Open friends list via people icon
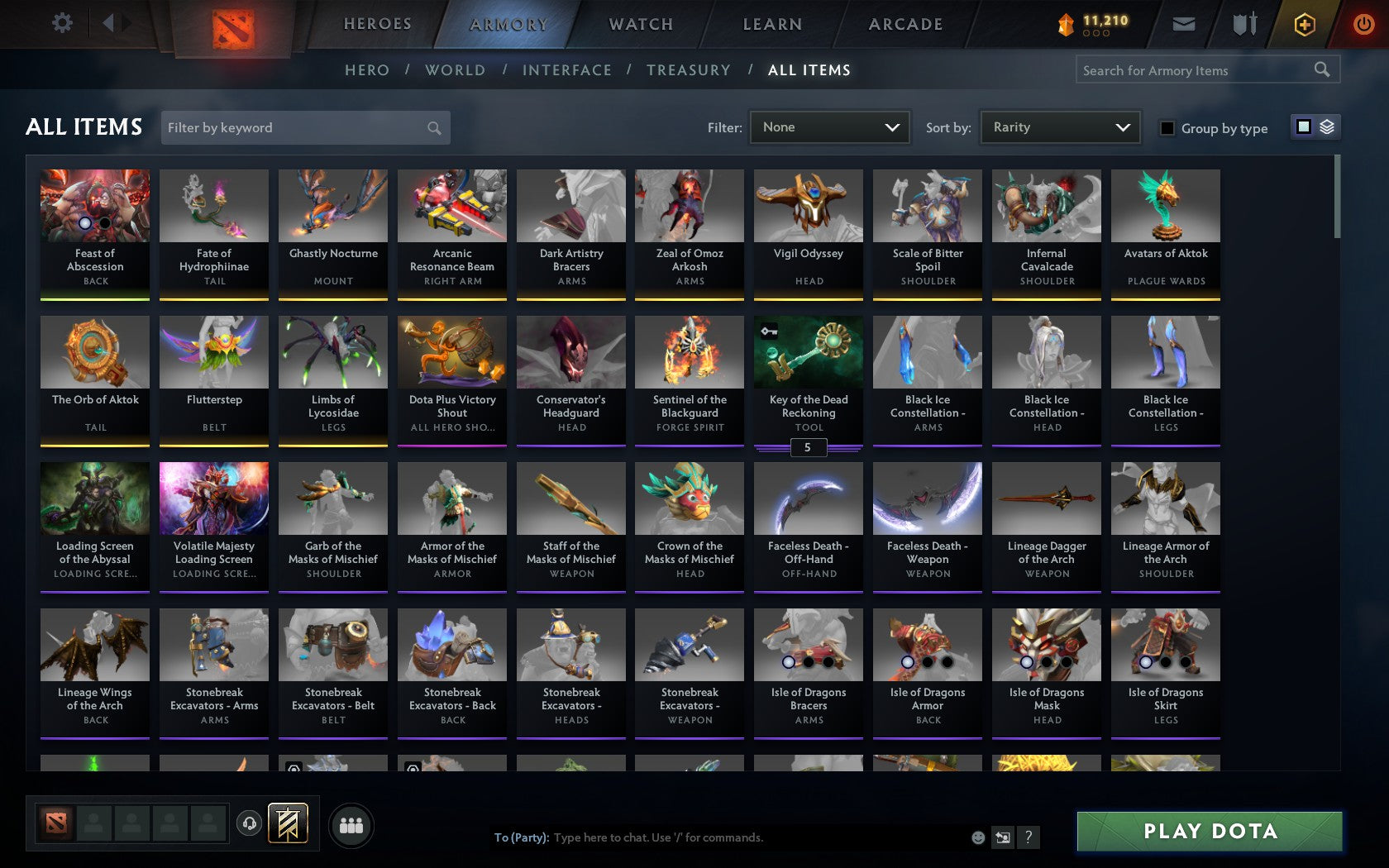Viewport: 1389px width, 868px height. 352,824
